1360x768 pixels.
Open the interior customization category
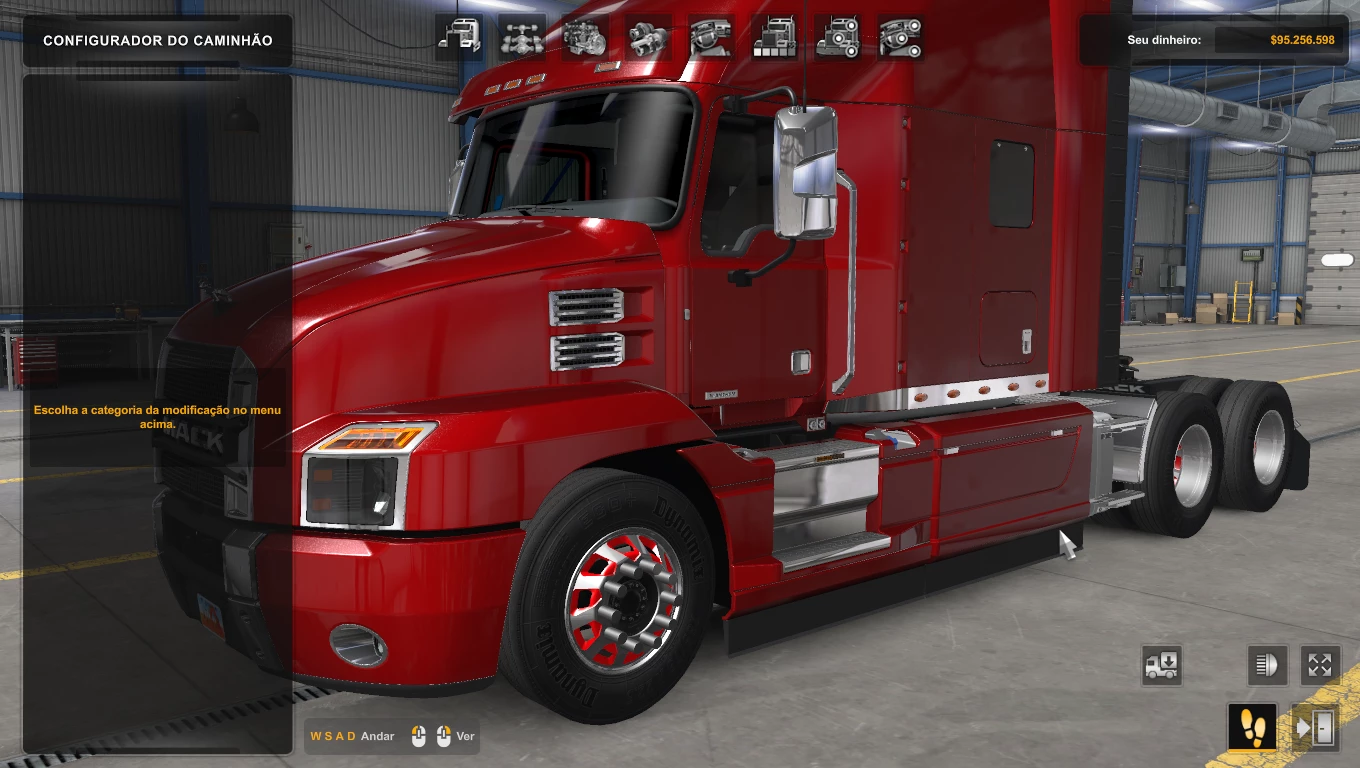point(712,37)
